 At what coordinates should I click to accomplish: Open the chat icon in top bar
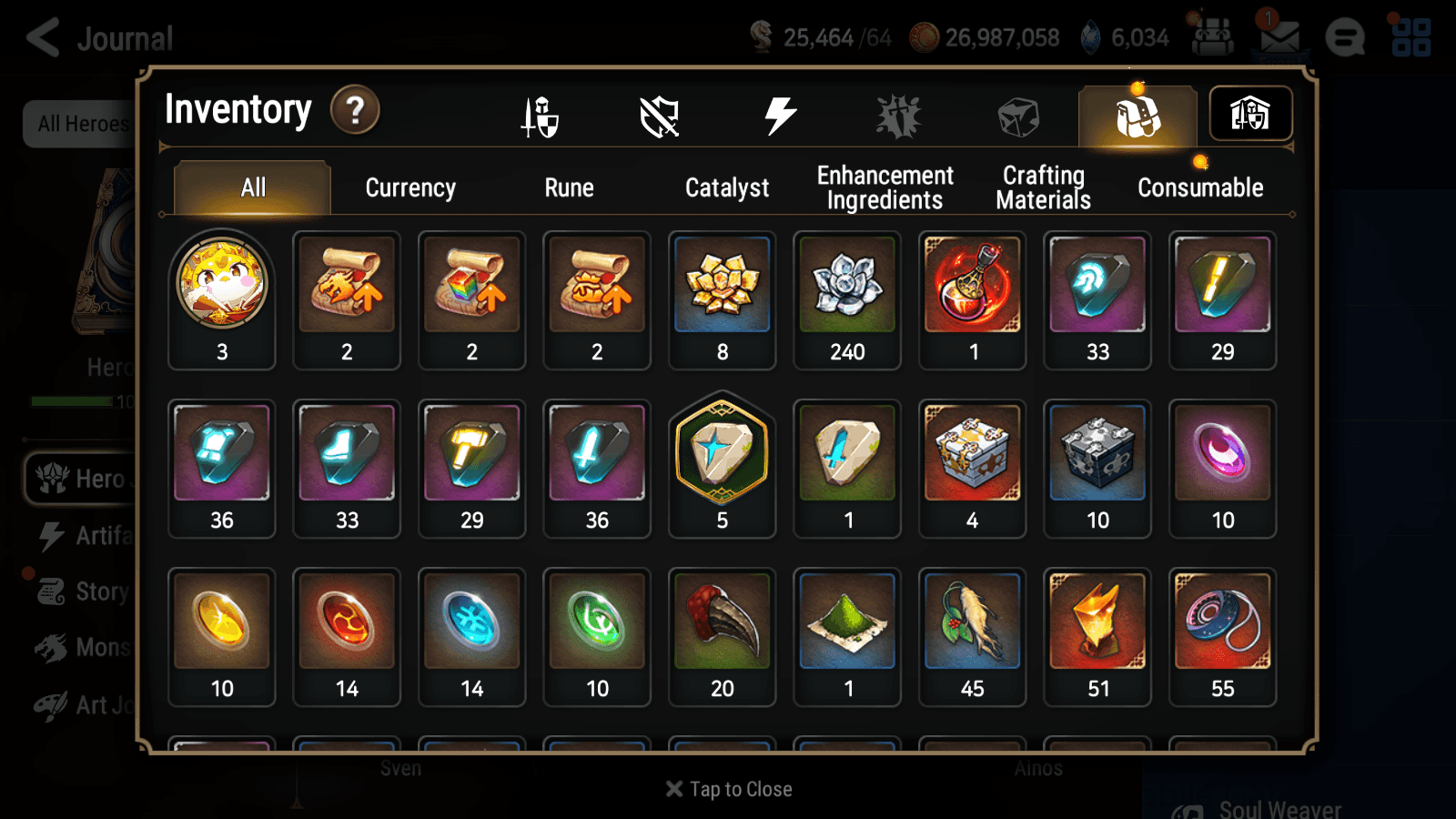pyautogui.click(x=1345, y=38)
